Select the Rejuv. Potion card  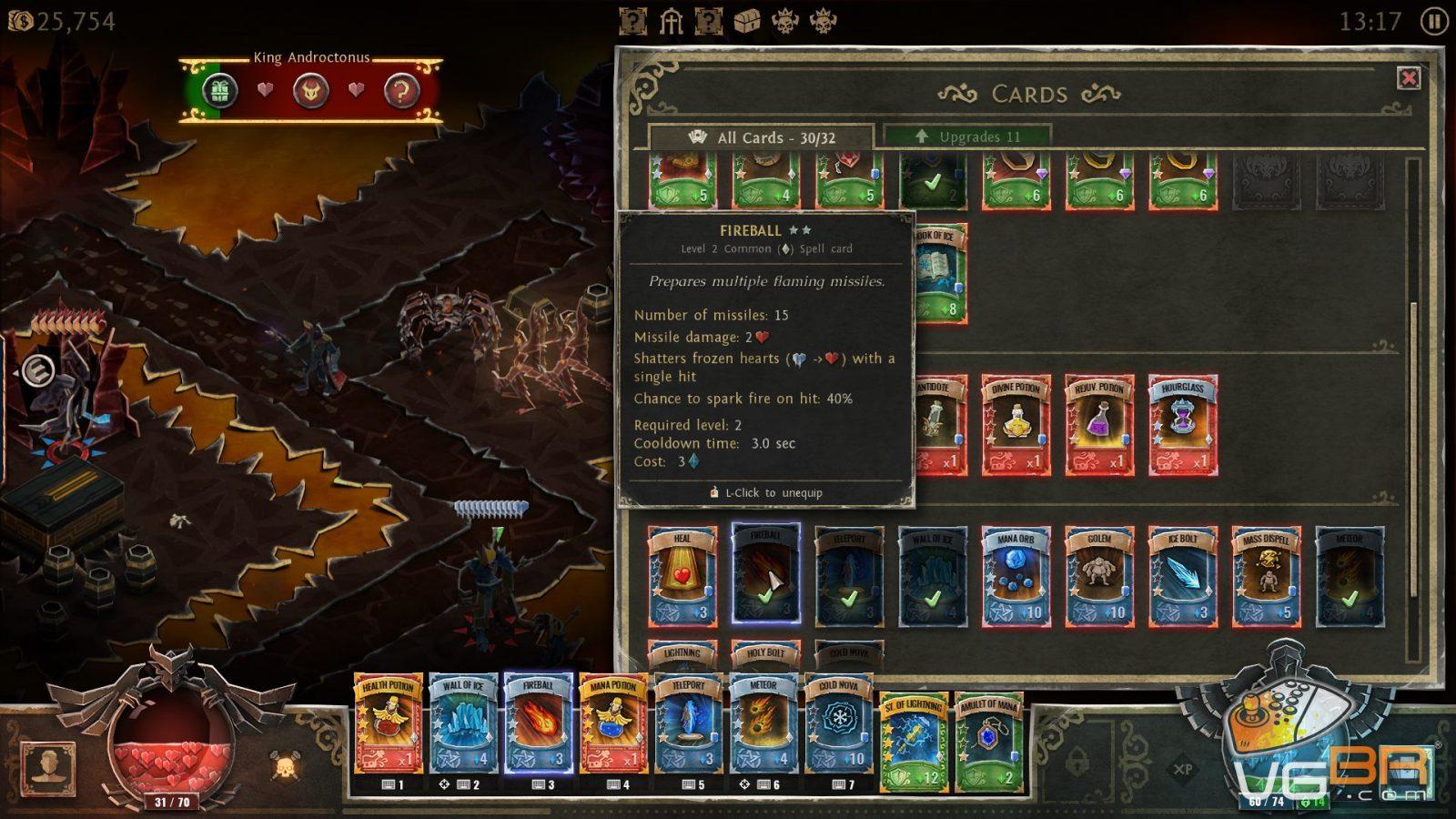pos(1099,425)
